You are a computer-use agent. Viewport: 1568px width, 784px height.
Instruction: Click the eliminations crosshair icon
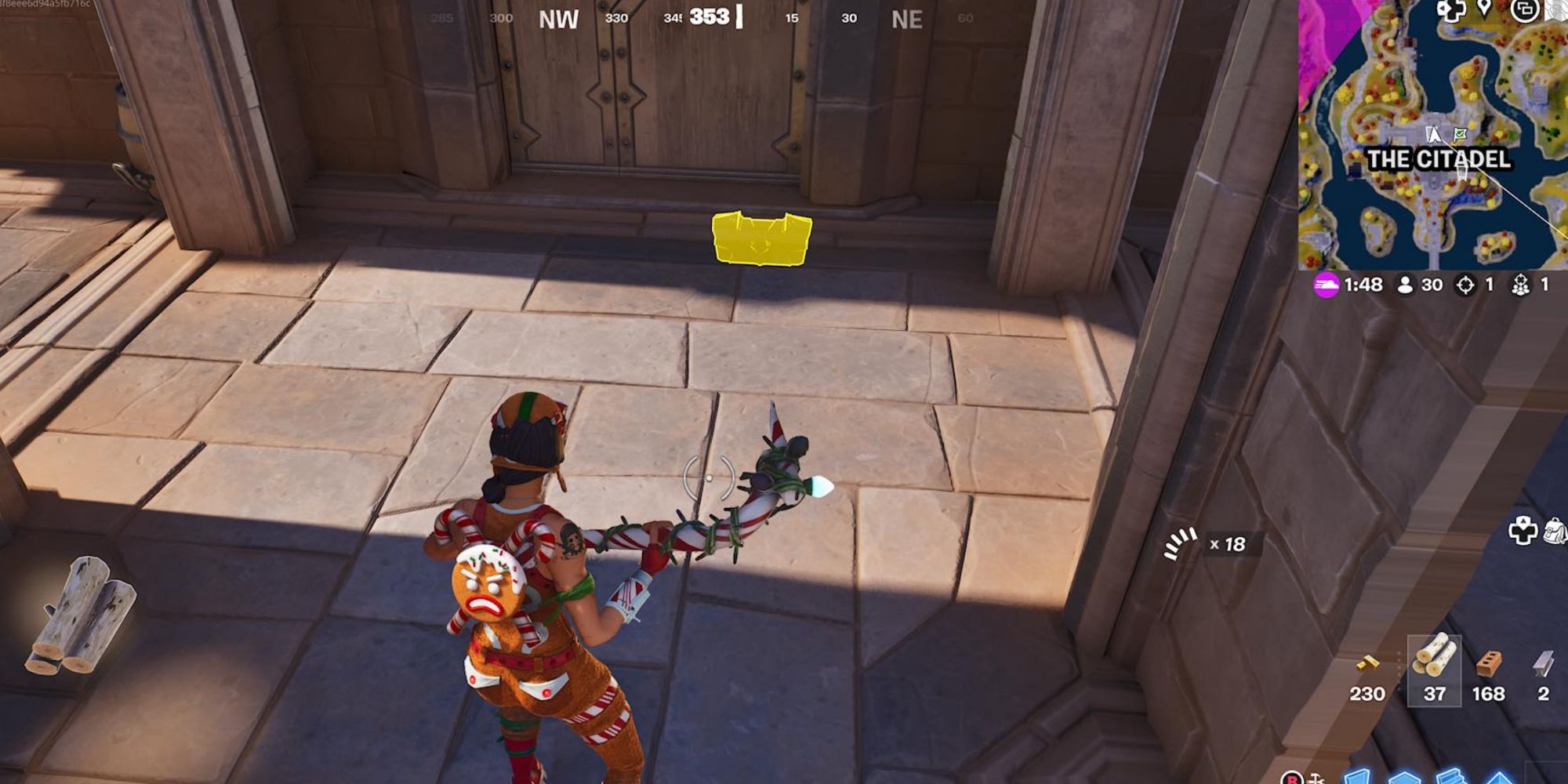tap(1465, 285)
